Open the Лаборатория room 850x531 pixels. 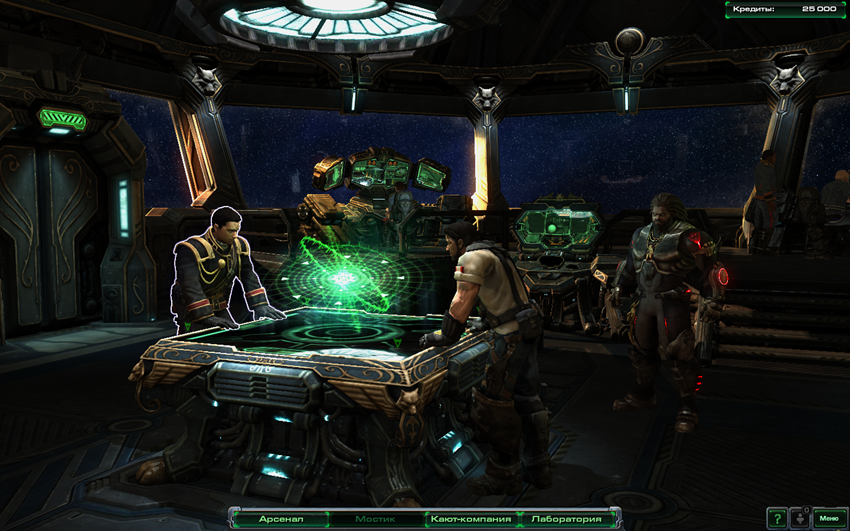coord(567,519)
